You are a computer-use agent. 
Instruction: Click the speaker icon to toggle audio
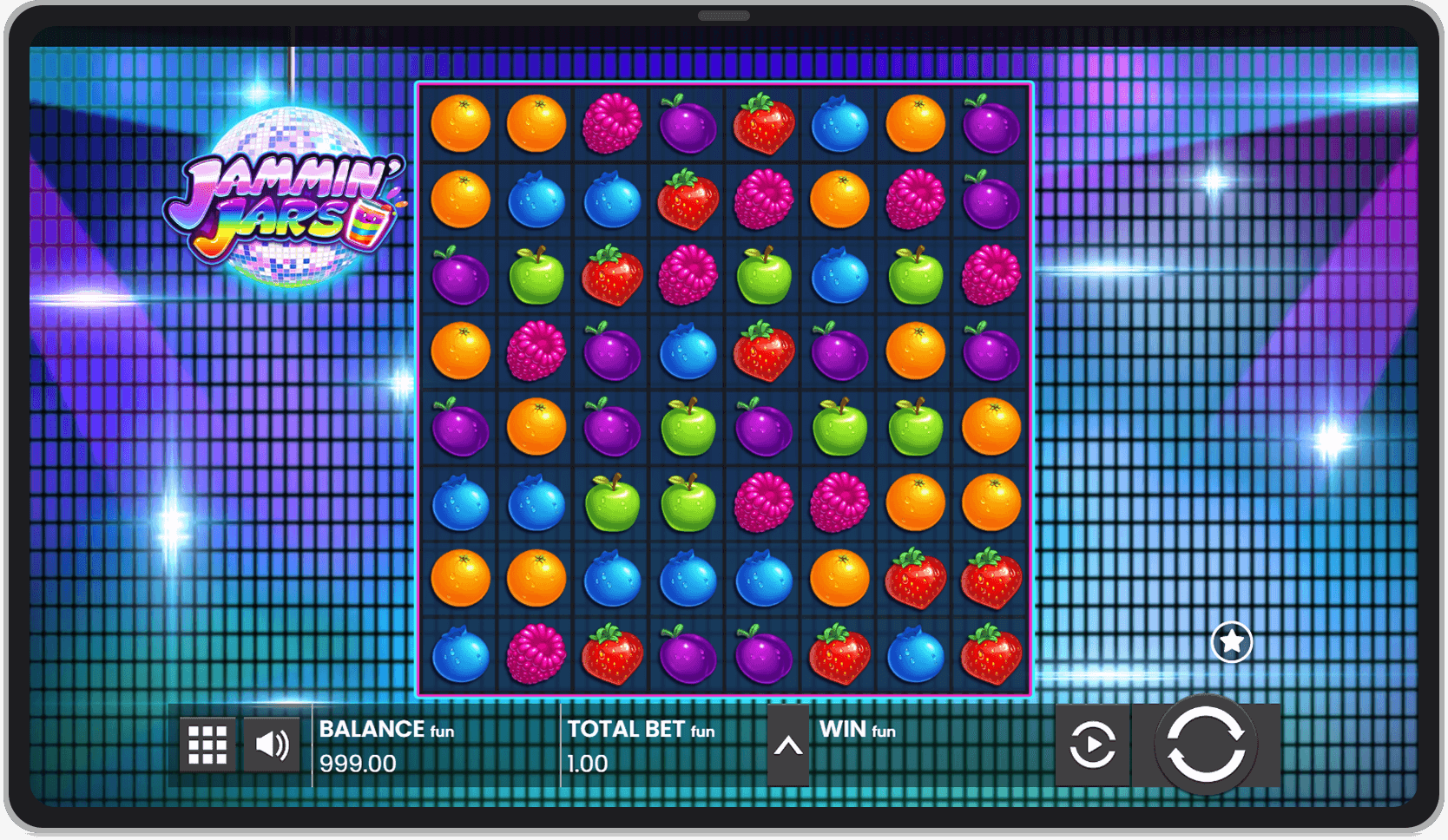click(271, 744)
